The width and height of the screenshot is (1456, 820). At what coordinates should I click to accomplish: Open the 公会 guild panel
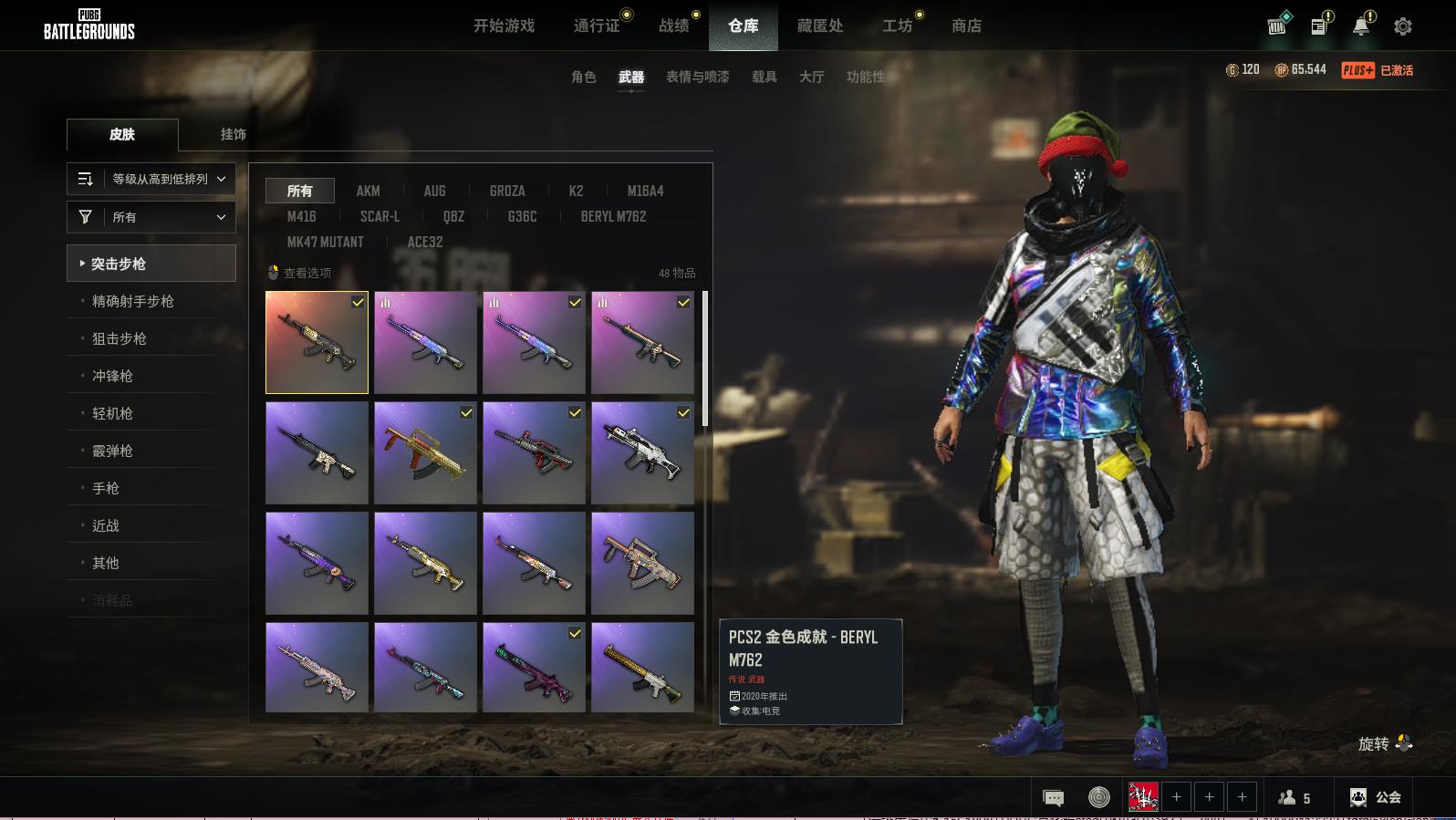tap(1376, 797)
